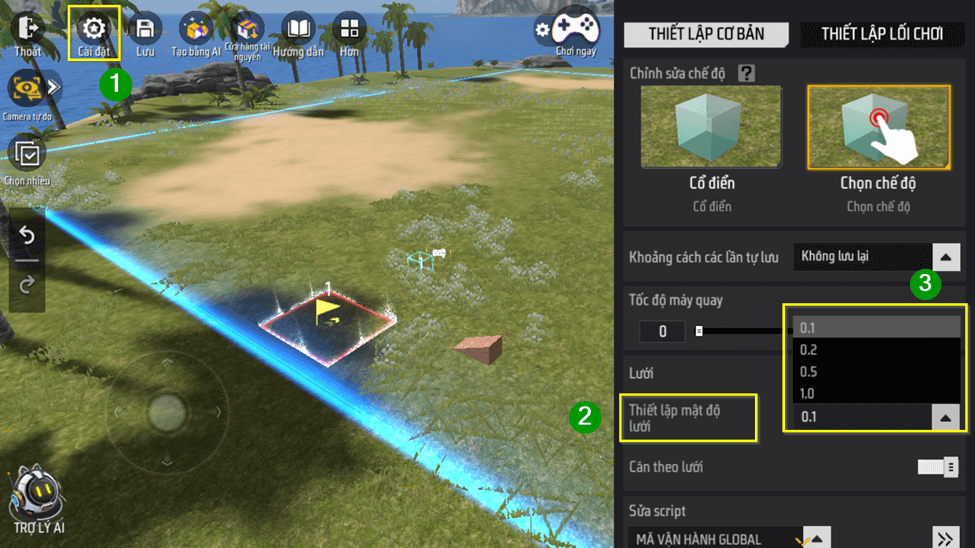Exit the editor with Thoát
975x548 pixels.
pos(27,33)
